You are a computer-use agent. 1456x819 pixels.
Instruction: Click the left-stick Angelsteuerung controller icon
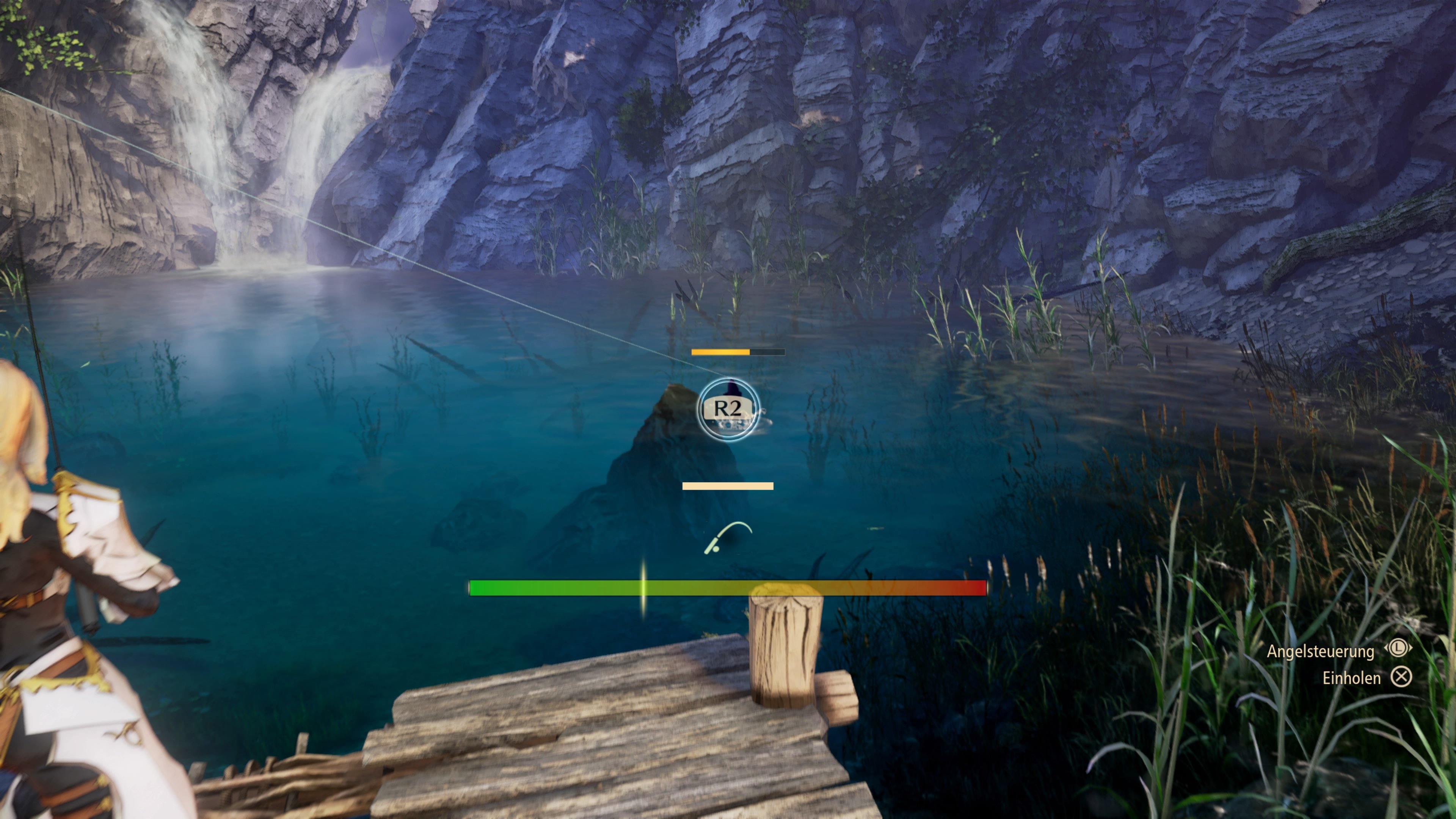click(1398, 648)
